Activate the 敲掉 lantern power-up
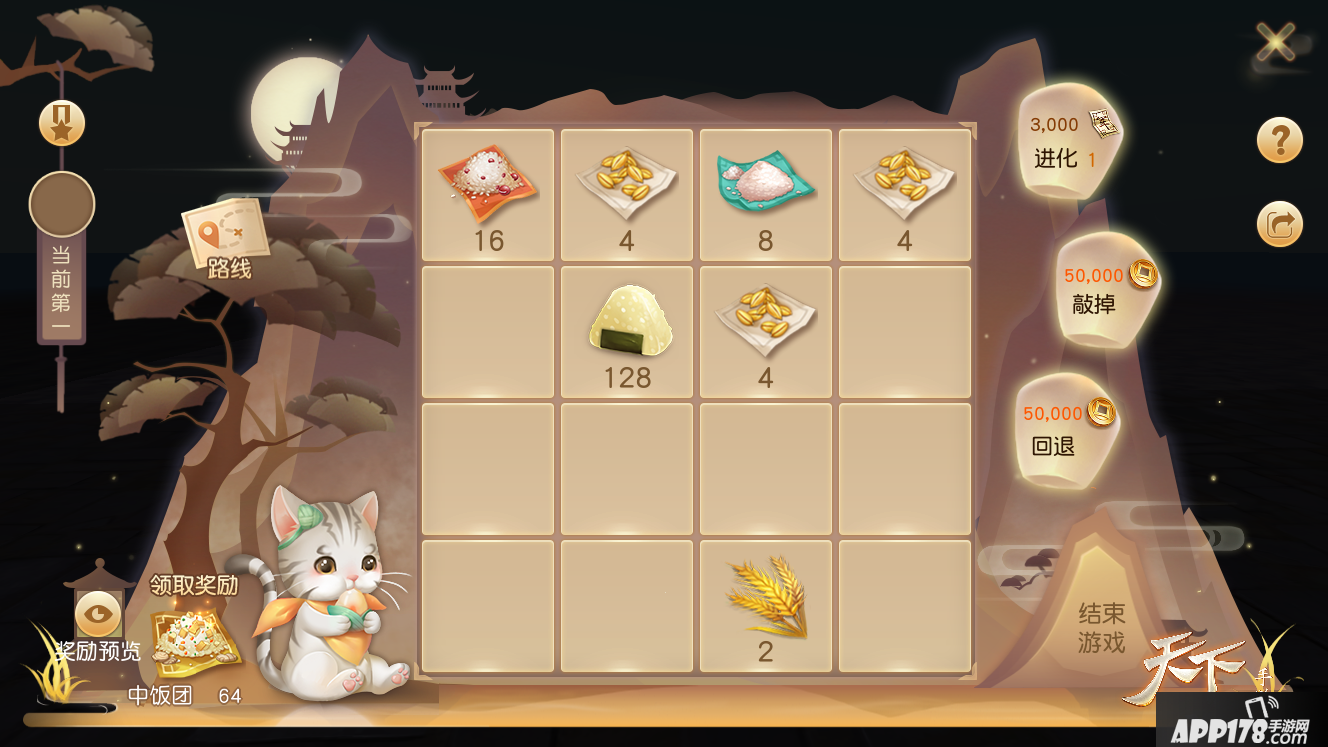Viewport: 1328px width, 747px height. click(1101, 289)
